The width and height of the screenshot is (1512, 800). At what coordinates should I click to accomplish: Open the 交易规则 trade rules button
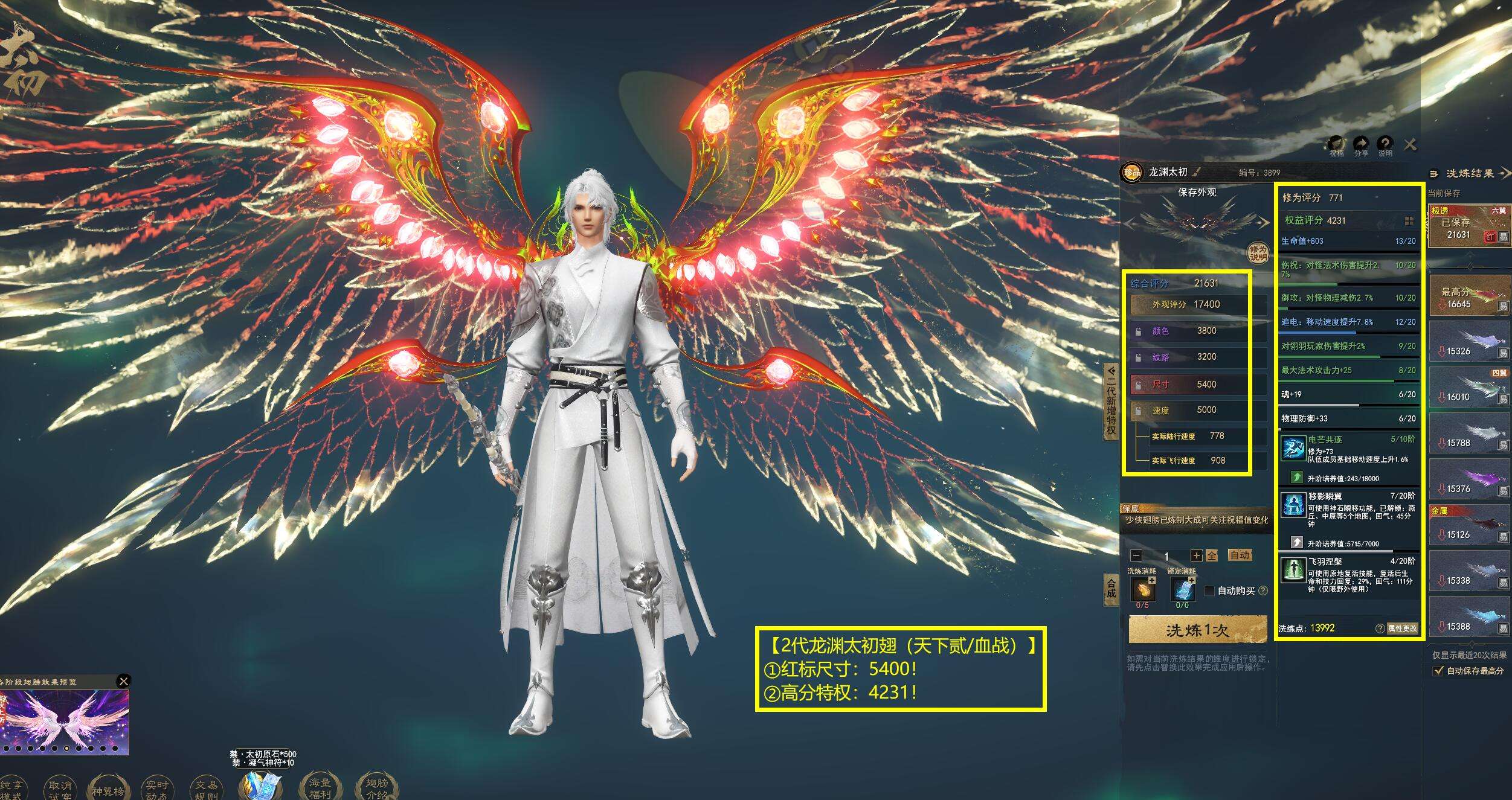207,789
